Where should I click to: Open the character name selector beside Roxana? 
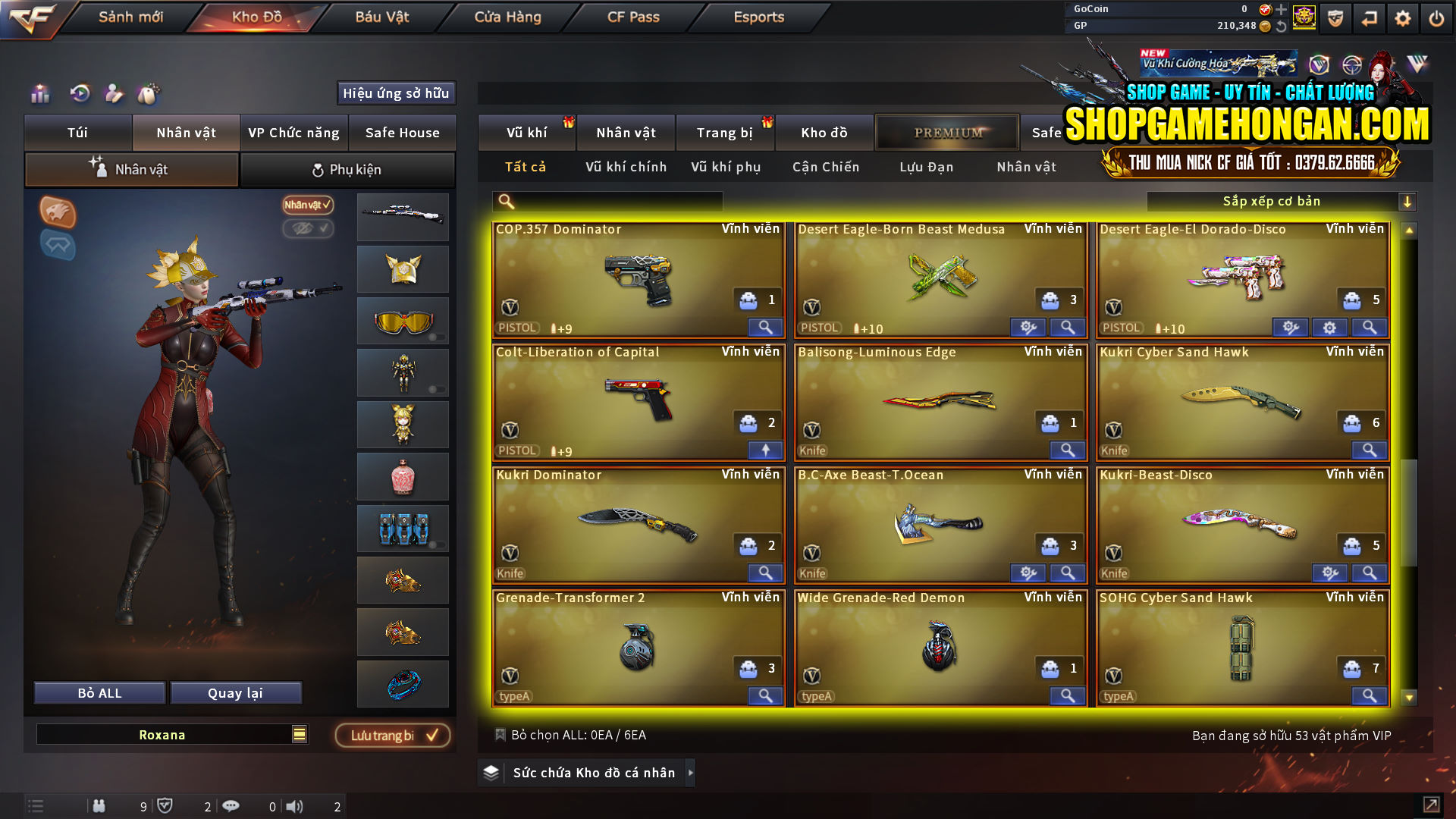click(298, 734)
